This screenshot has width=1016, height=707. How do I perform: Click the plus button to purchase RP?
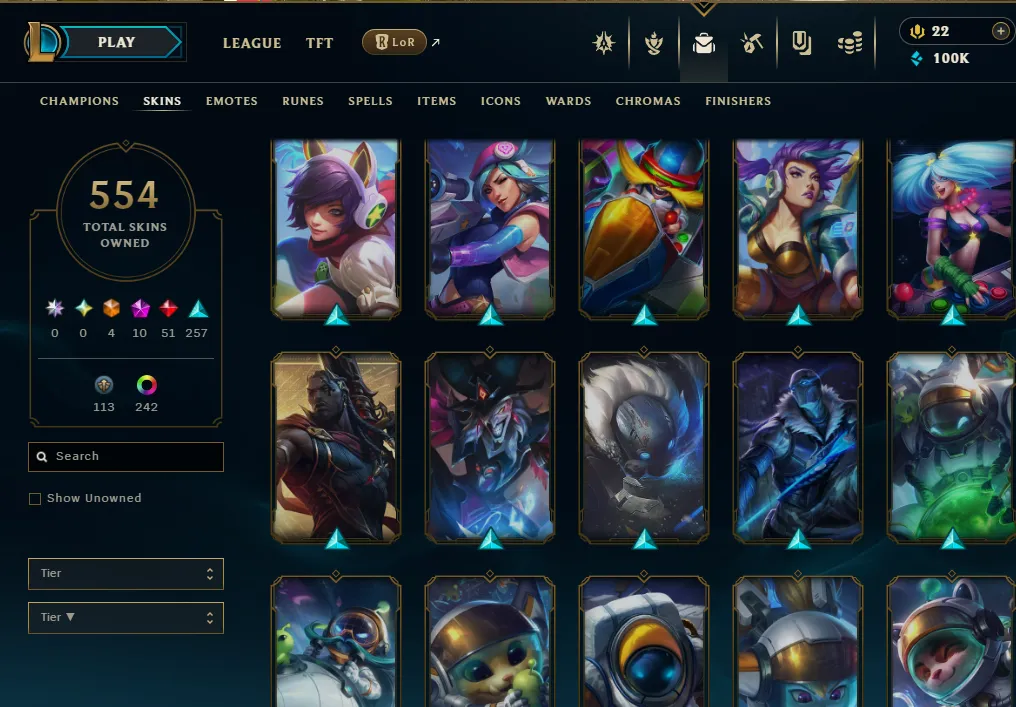[1000, 31]
